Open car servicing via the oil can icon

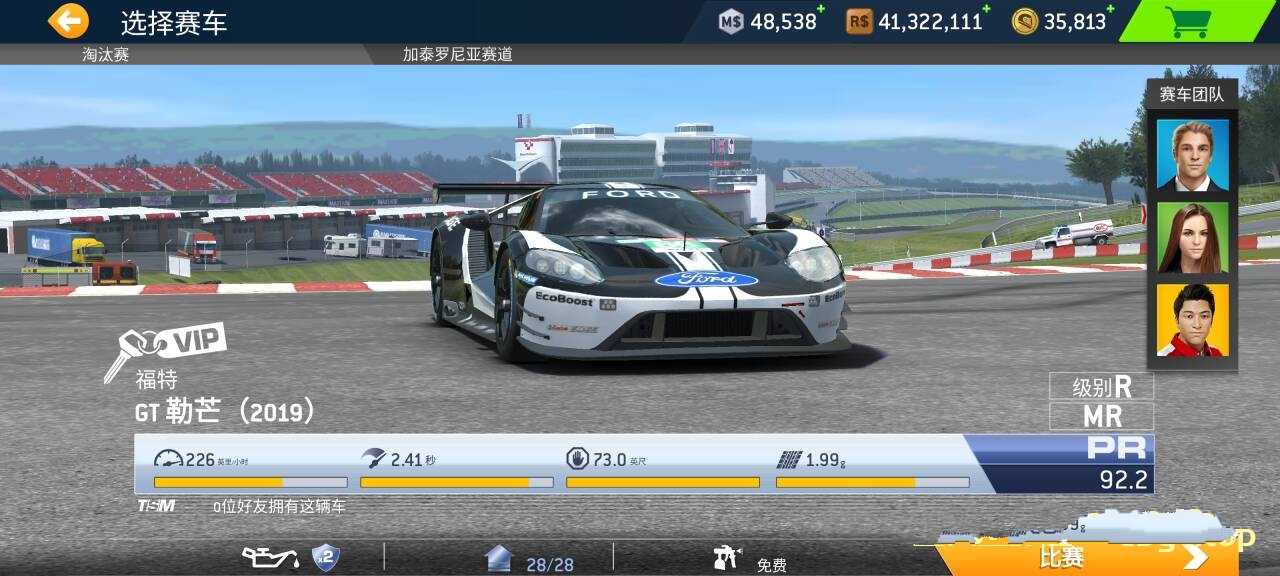[x=270, y=557]
